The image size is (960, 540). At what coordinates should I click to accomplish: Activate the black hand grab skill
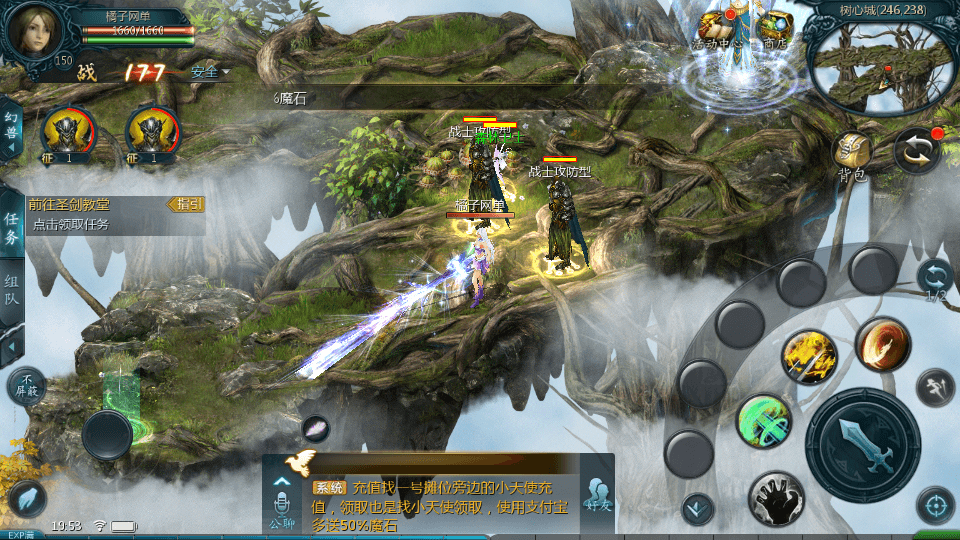click(x=776, y=498)
